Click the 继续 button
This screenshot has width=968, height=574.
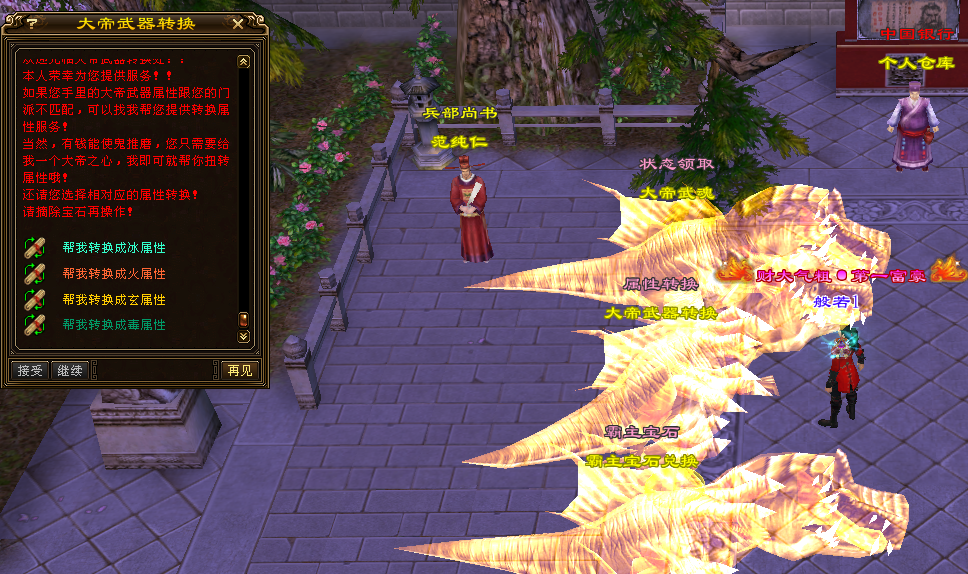click(70, 370)
